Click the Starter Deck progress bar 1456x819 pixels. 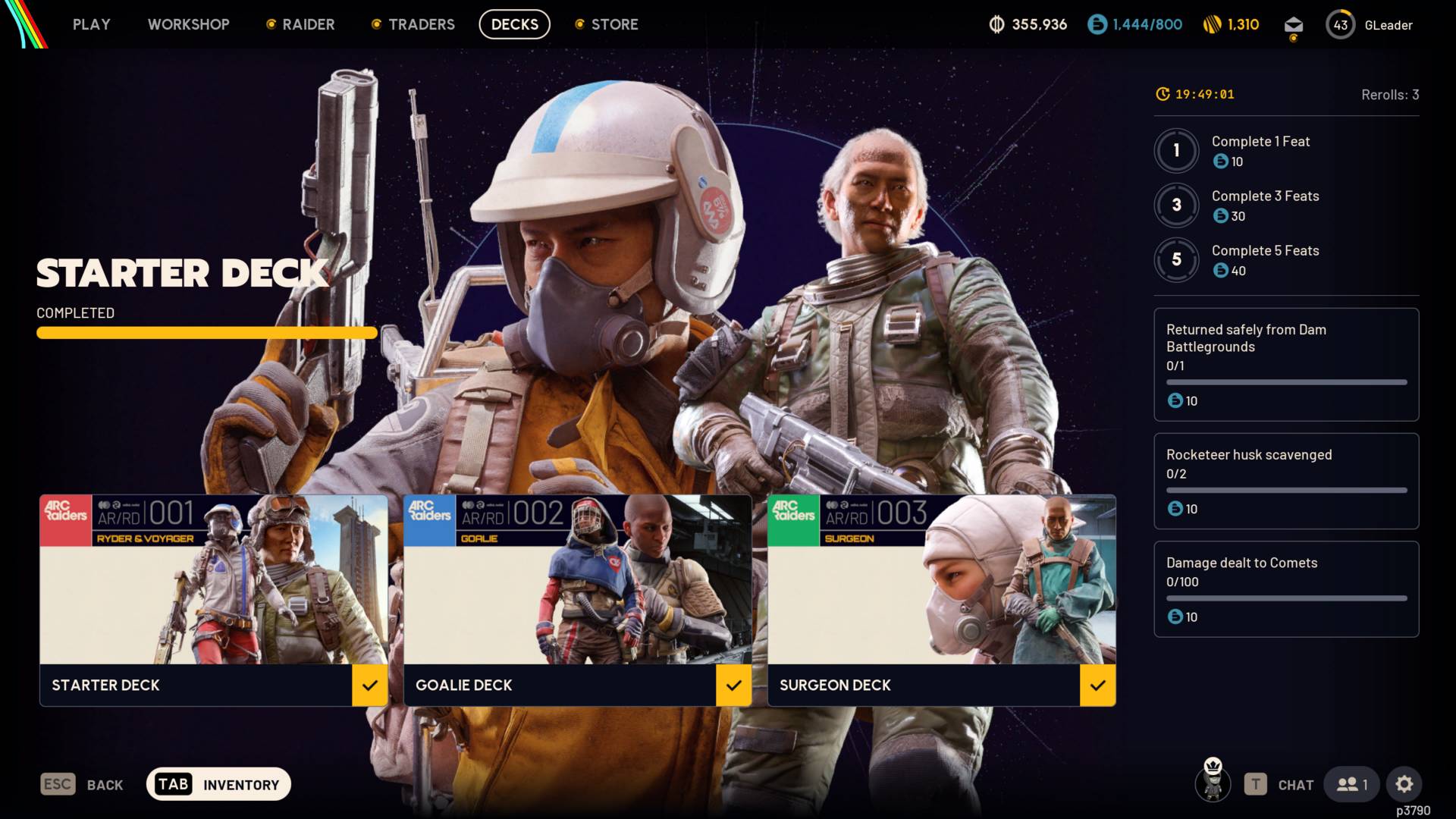tap(206, 333)
